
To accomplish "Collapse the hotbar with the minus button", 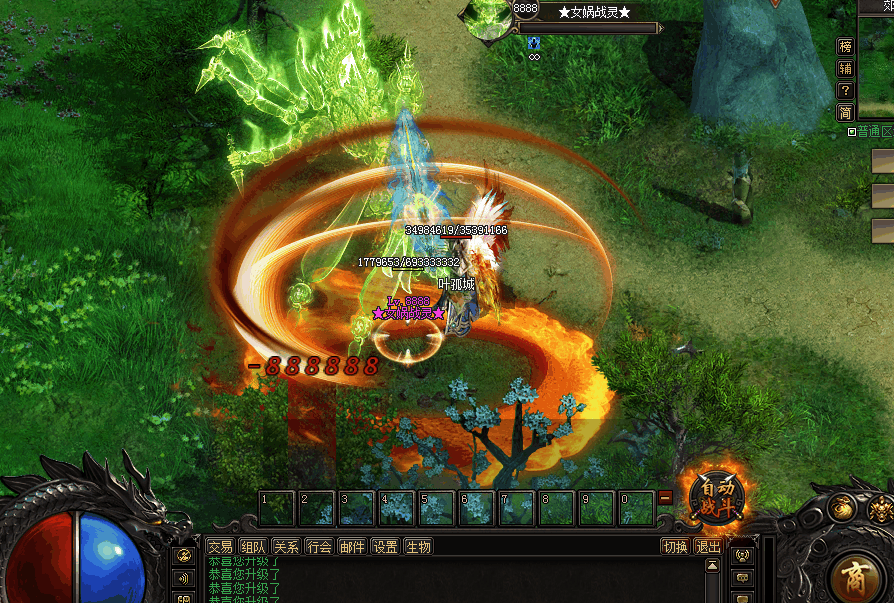I will pos(666,497).
